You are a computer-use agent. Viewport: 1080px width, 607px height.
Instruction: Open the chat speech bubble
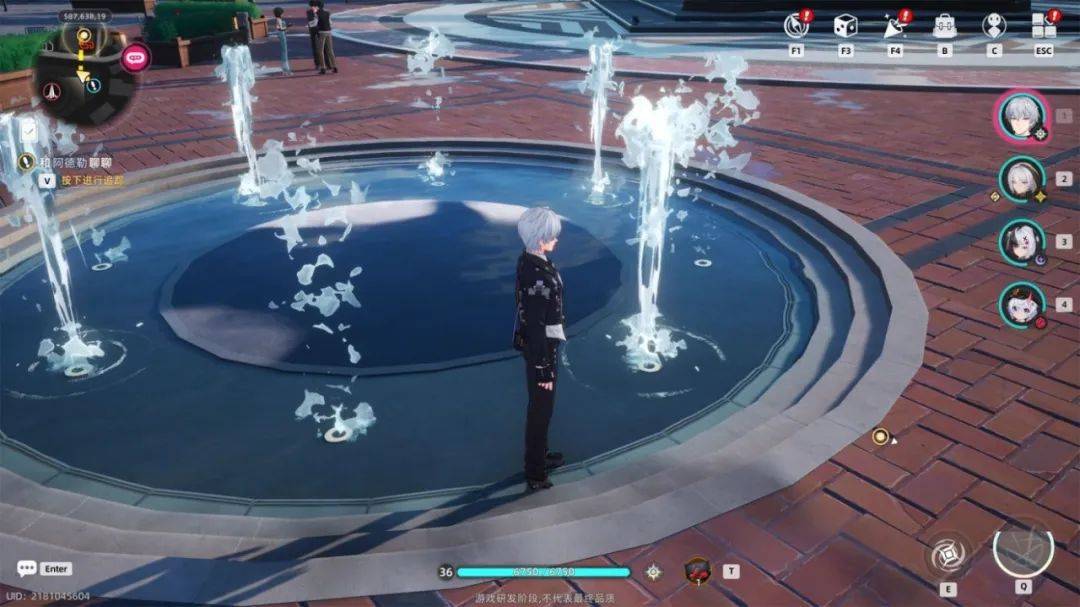[26, 568]
